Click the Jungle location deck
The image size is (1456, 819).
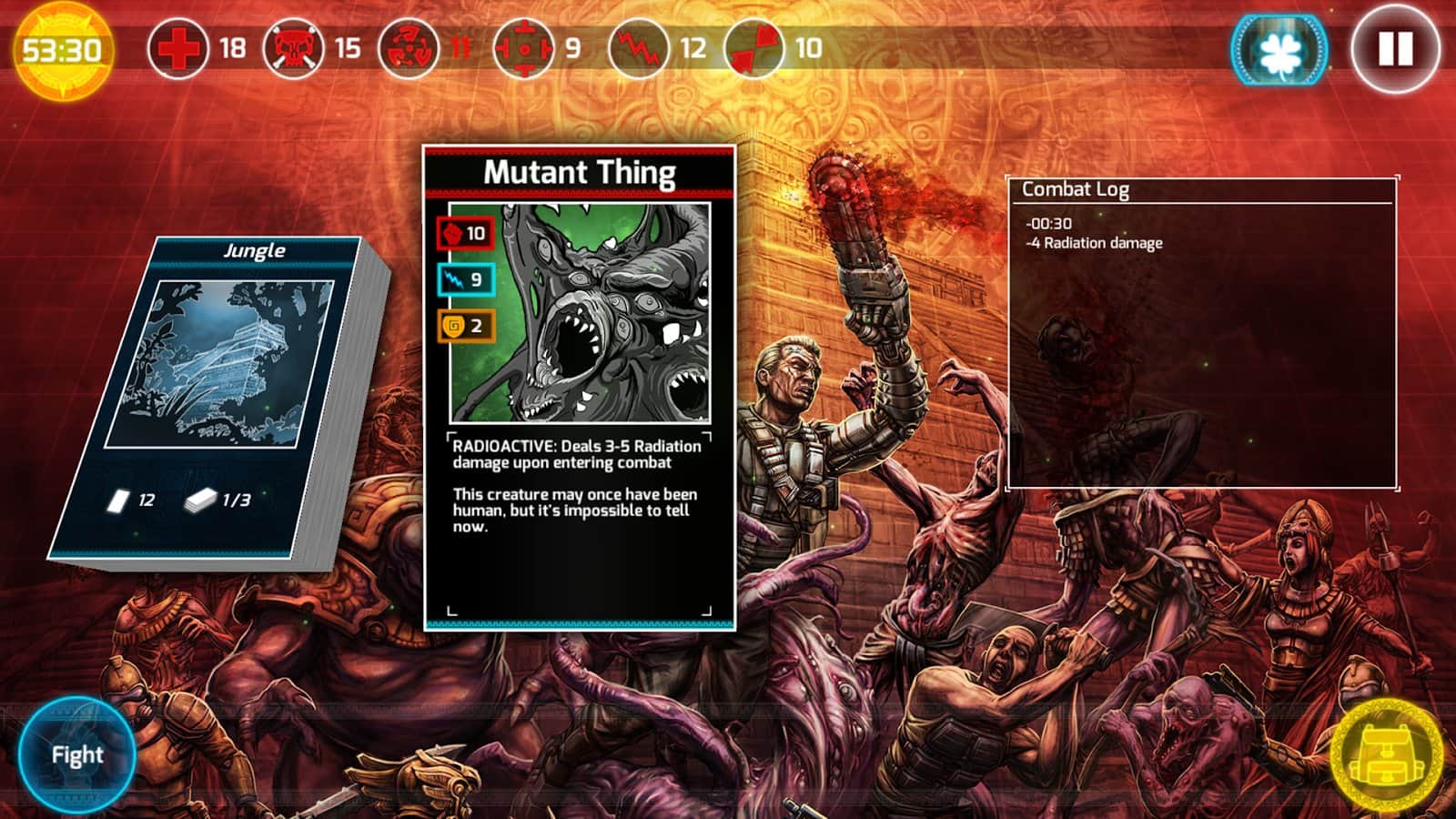point(218,400)
